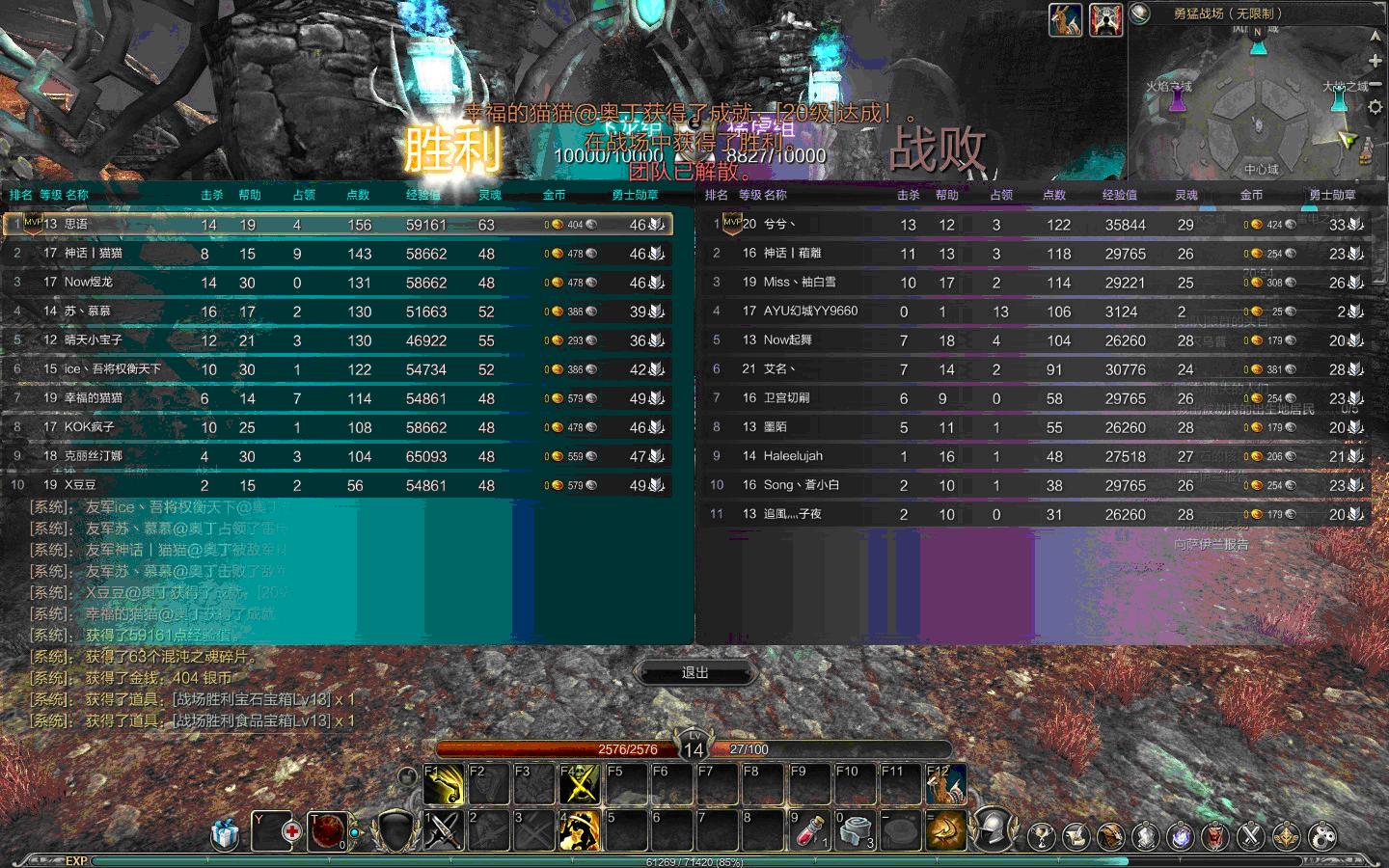Open the red demon mask menu icon
The image size is (1389, 868).
[1215, 835]
